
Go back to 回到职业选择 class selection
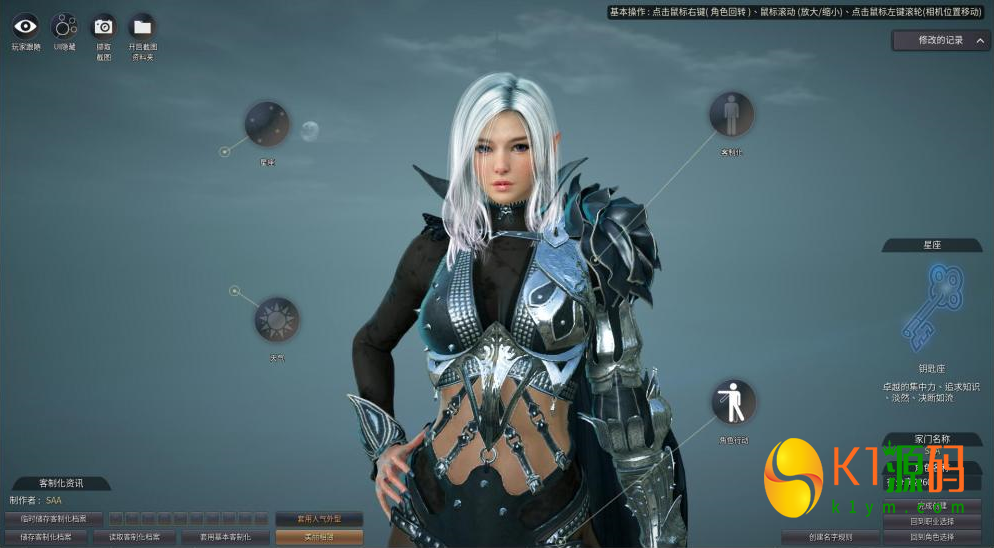click(931, 521)
